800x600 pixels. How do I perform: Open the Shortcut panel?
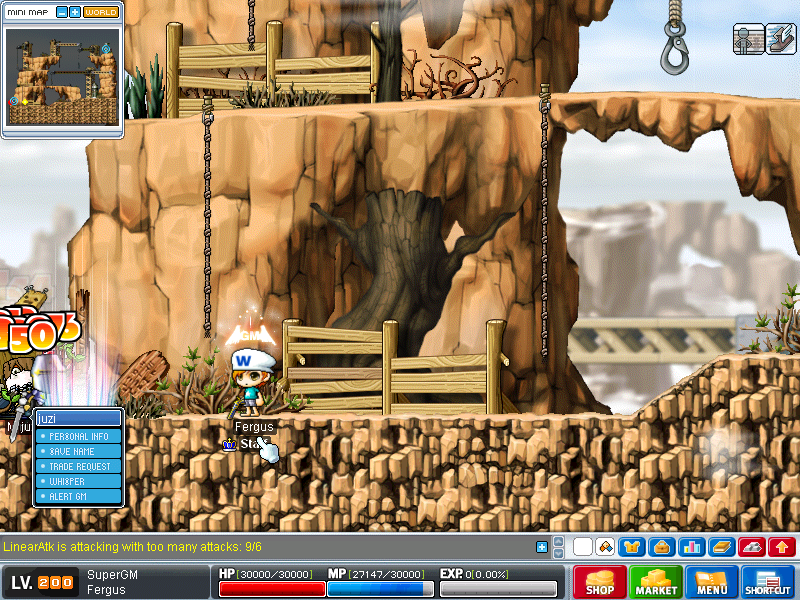[768, 582]
